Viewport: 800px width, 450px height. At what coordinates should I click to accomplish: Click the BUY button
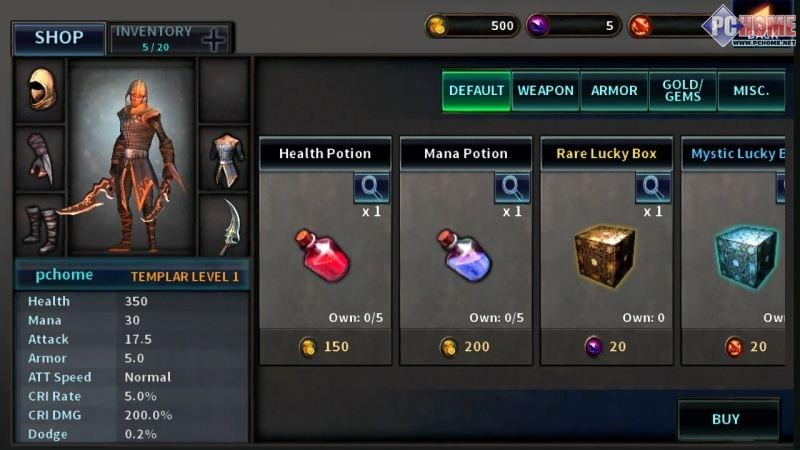click(726, 419)
